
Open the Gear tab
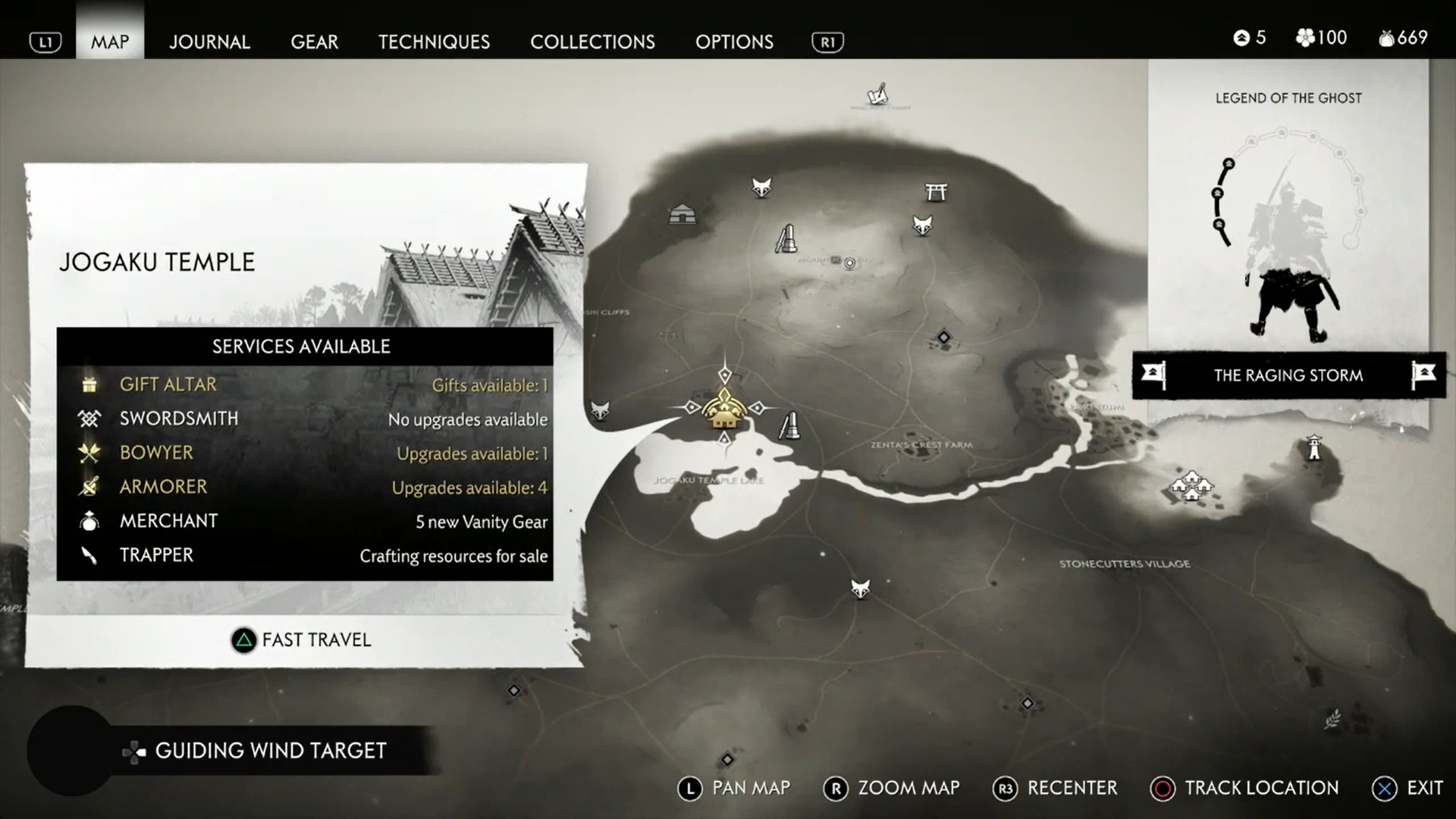[x=314, y=42]
